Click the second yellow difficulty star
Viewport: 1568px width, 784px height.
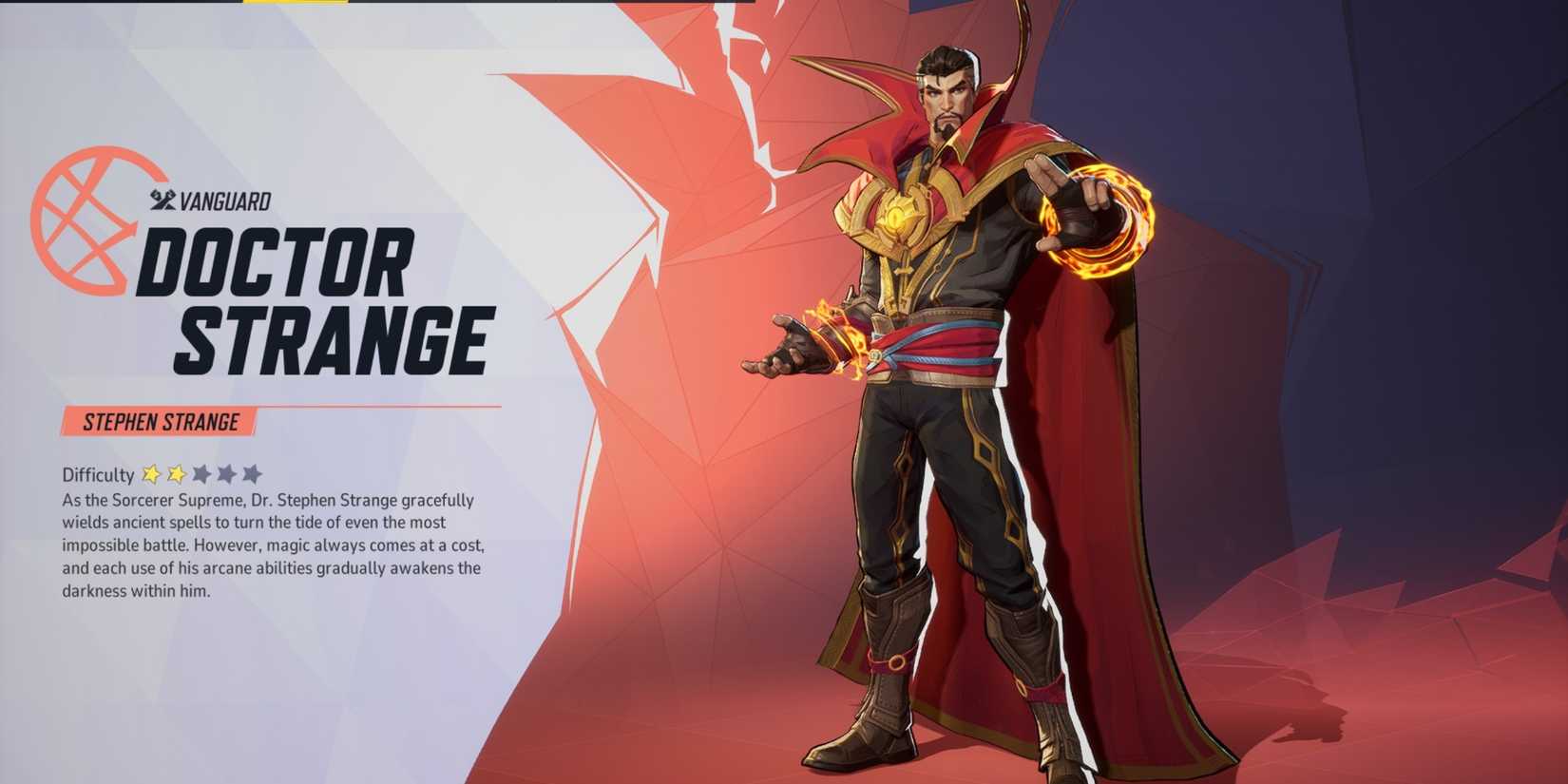click(177, 475)
